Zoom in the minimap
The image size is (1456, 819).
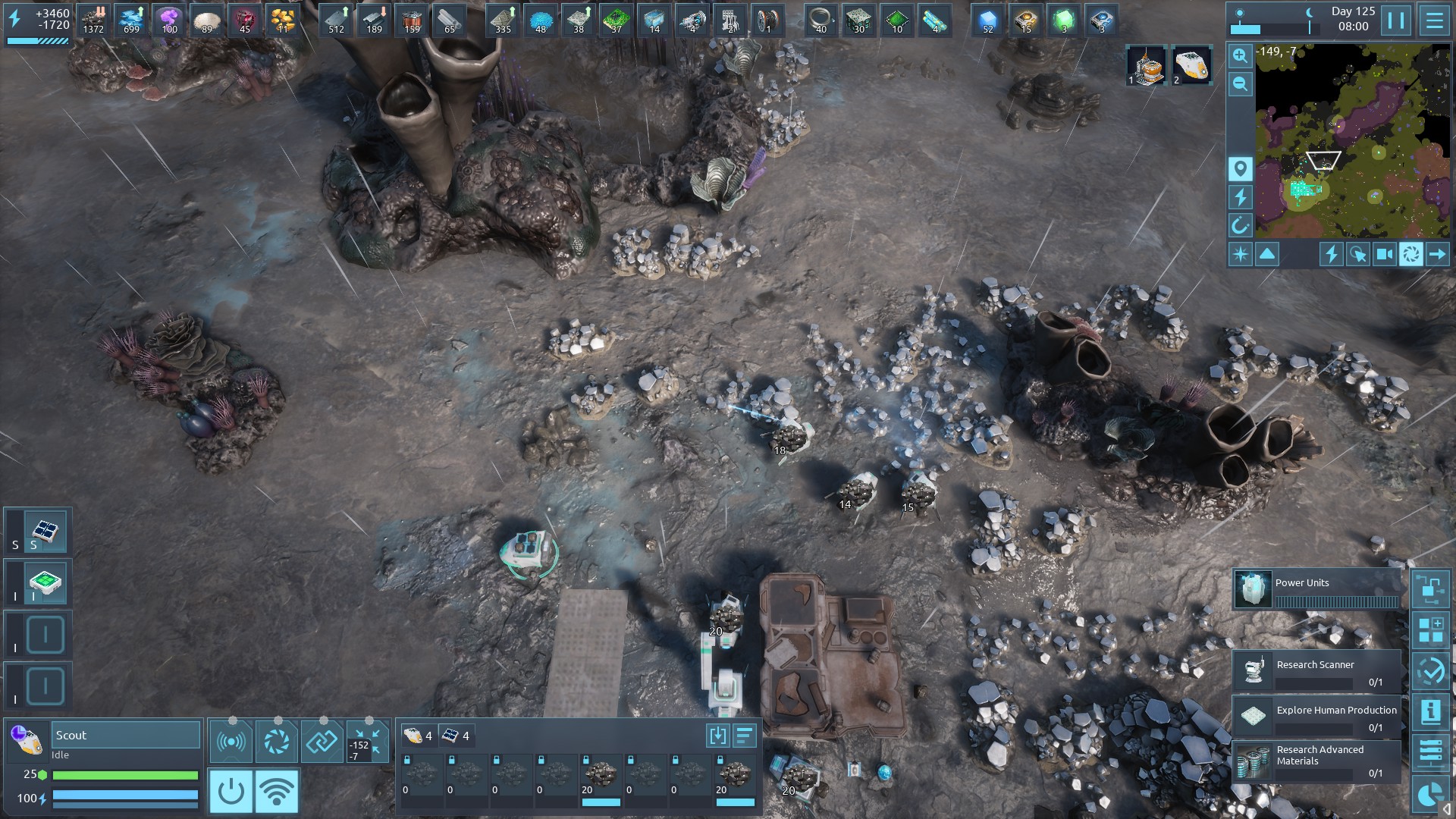tap(1240, 55)
